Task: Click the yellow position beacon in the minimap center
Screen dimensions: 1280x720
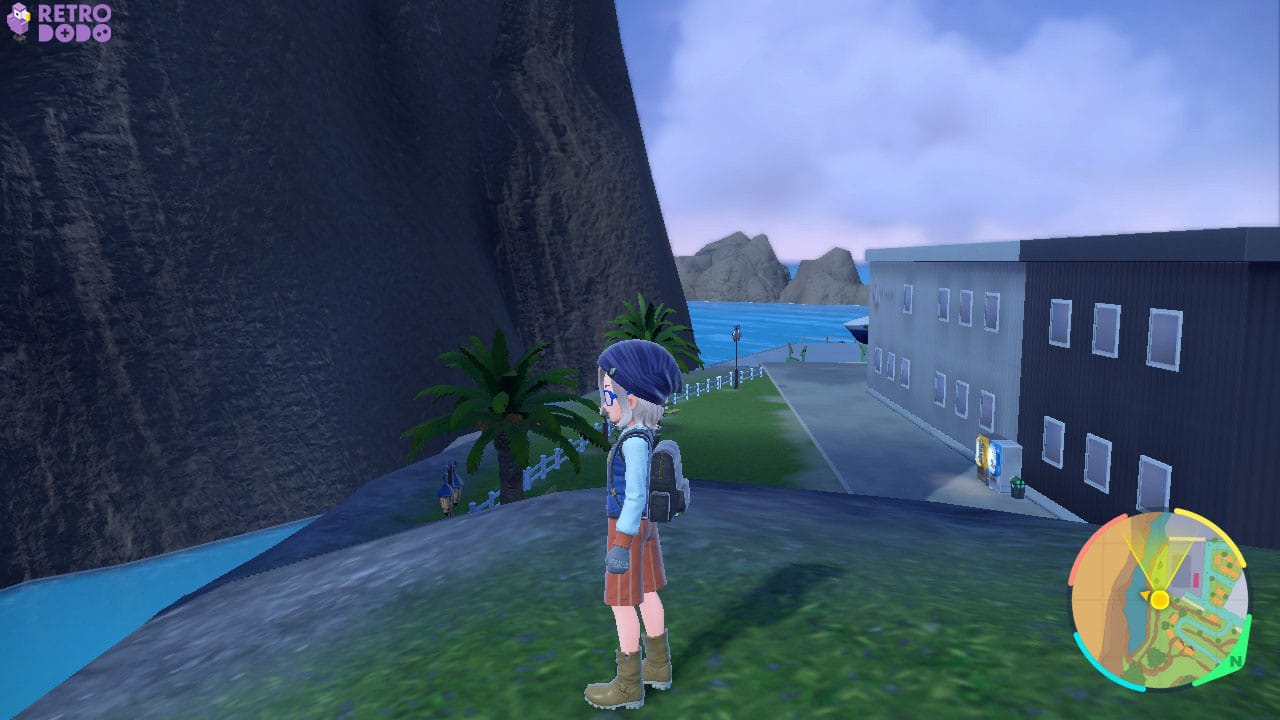Action: click(1160, 600)
